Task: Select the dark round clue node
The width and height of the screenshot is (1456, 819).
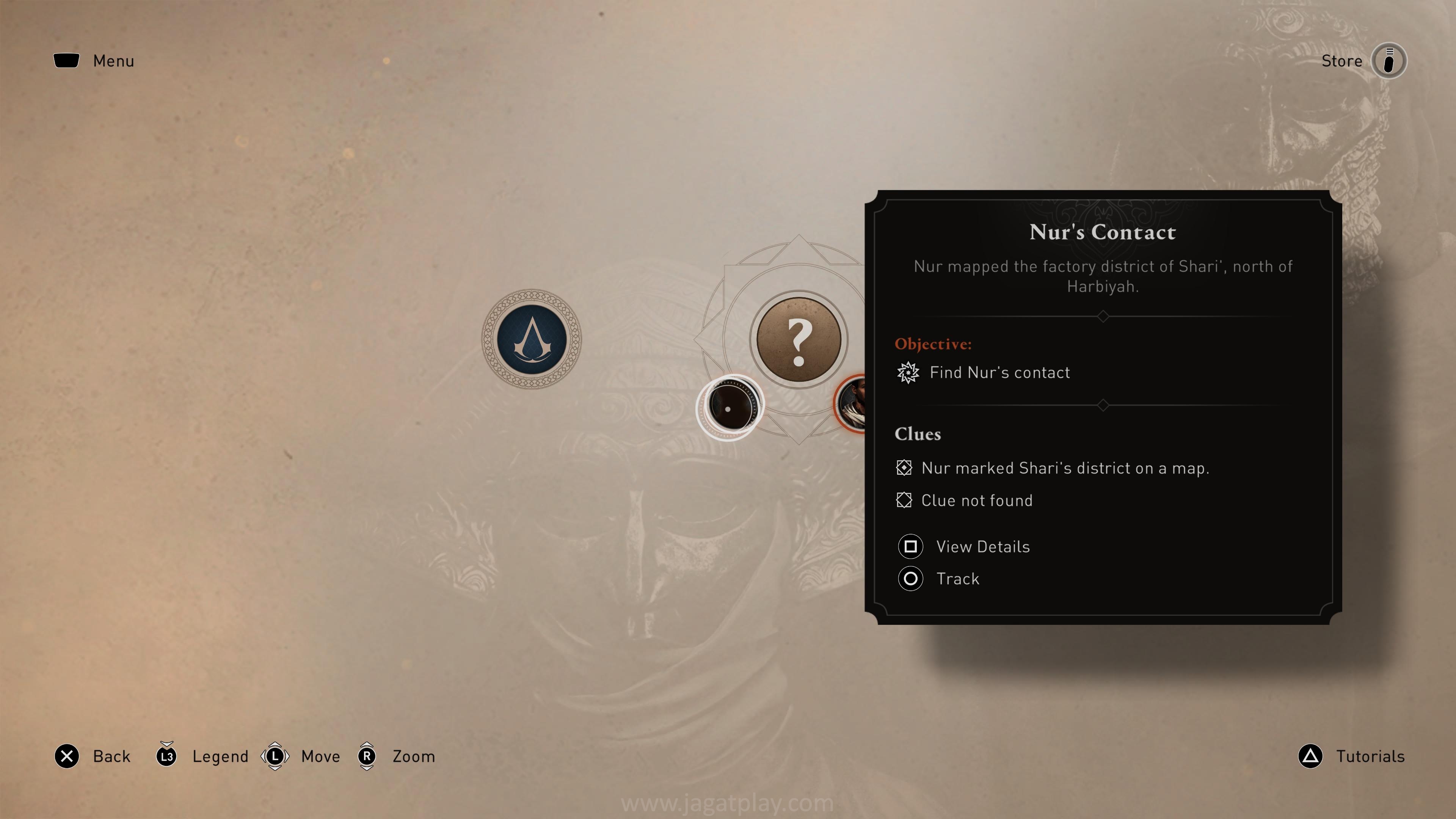Action: pos(730,406)
